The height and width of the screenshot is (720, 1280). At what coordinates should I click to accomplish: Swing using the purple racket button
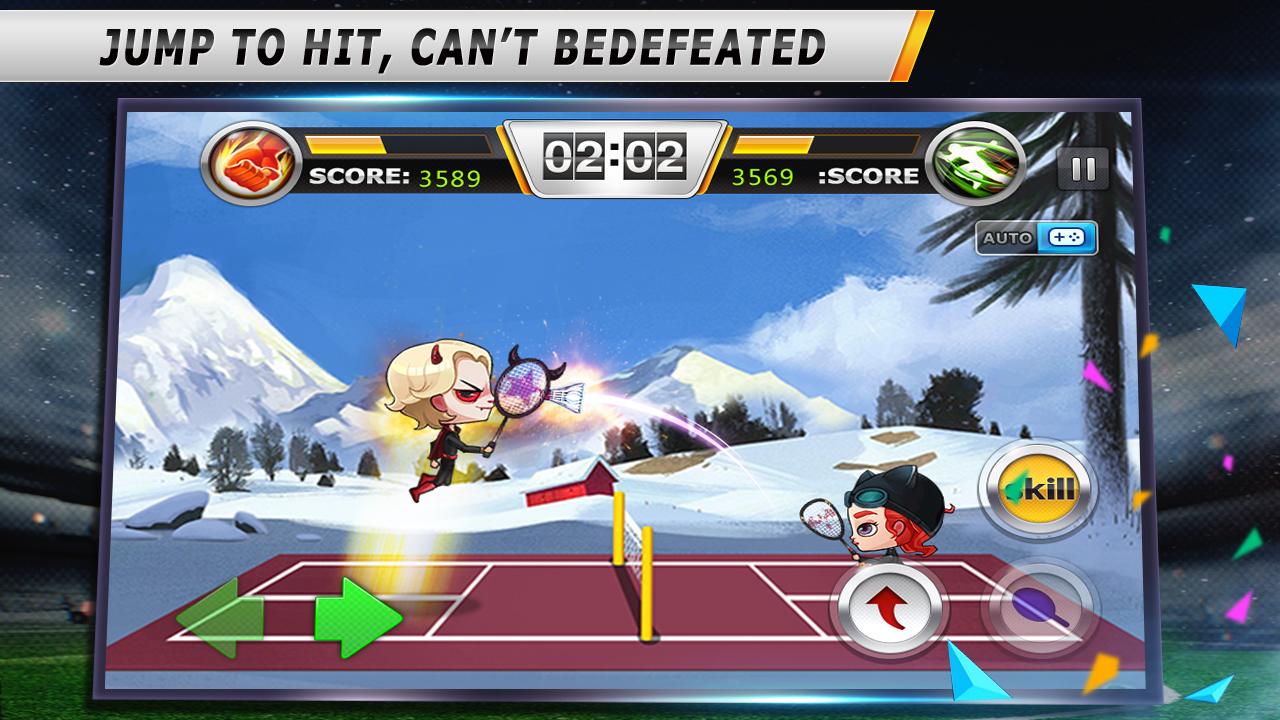[1040, 607]
